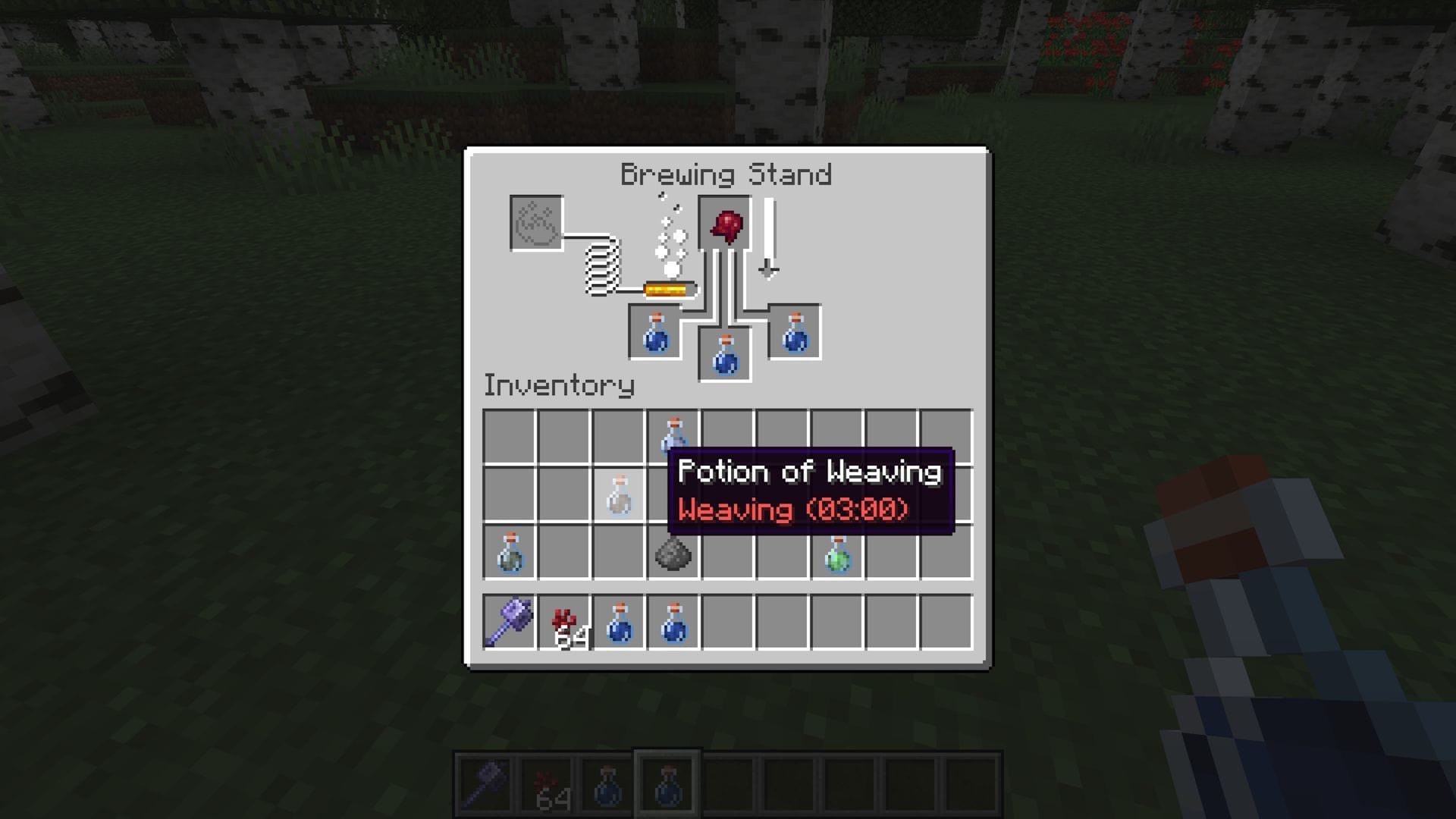Click the Inventory section label
This screenshot has width=1456, height=819.
559,385
